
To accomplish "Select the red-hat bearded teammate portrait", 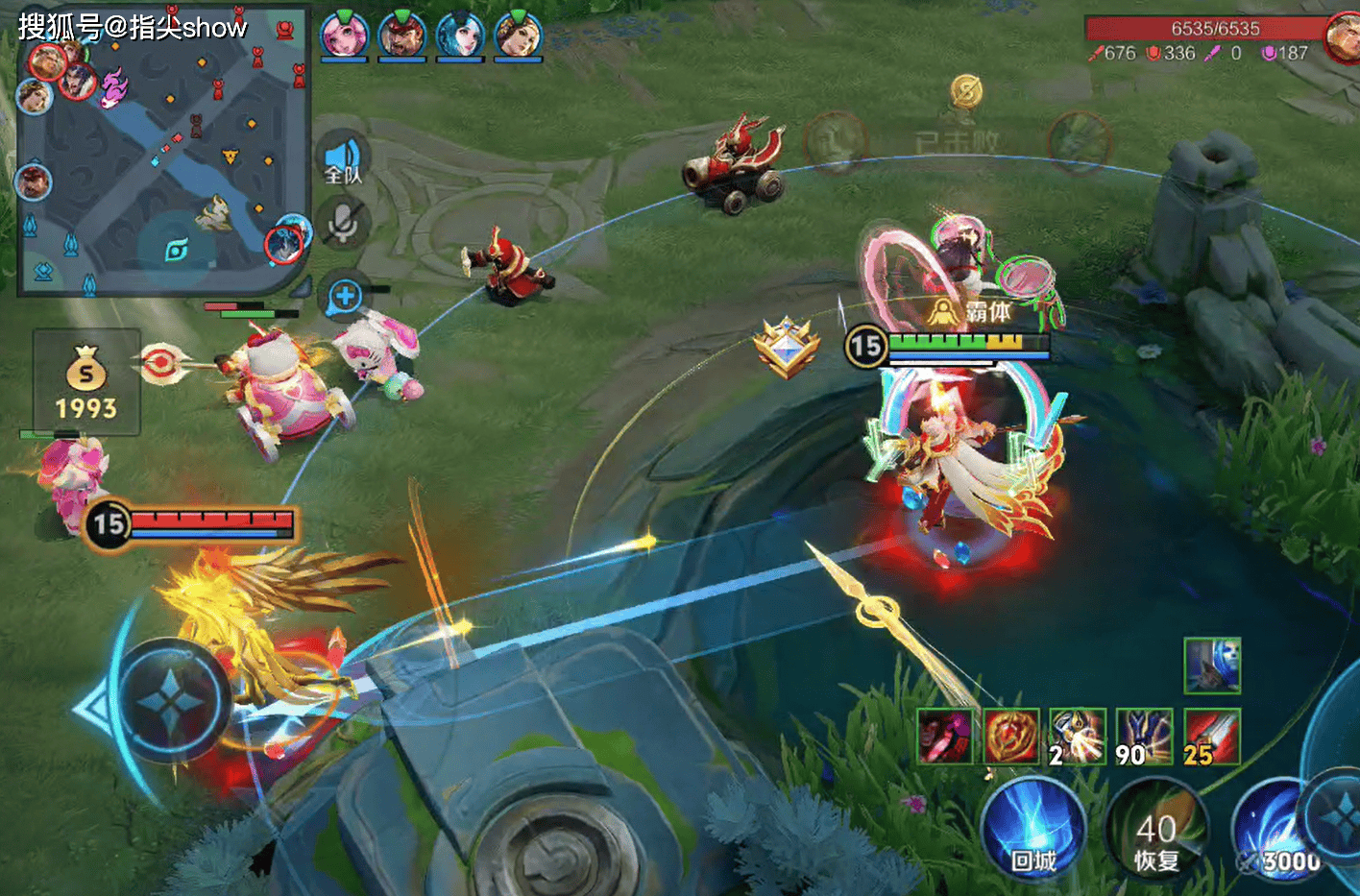I will (401, 36).
